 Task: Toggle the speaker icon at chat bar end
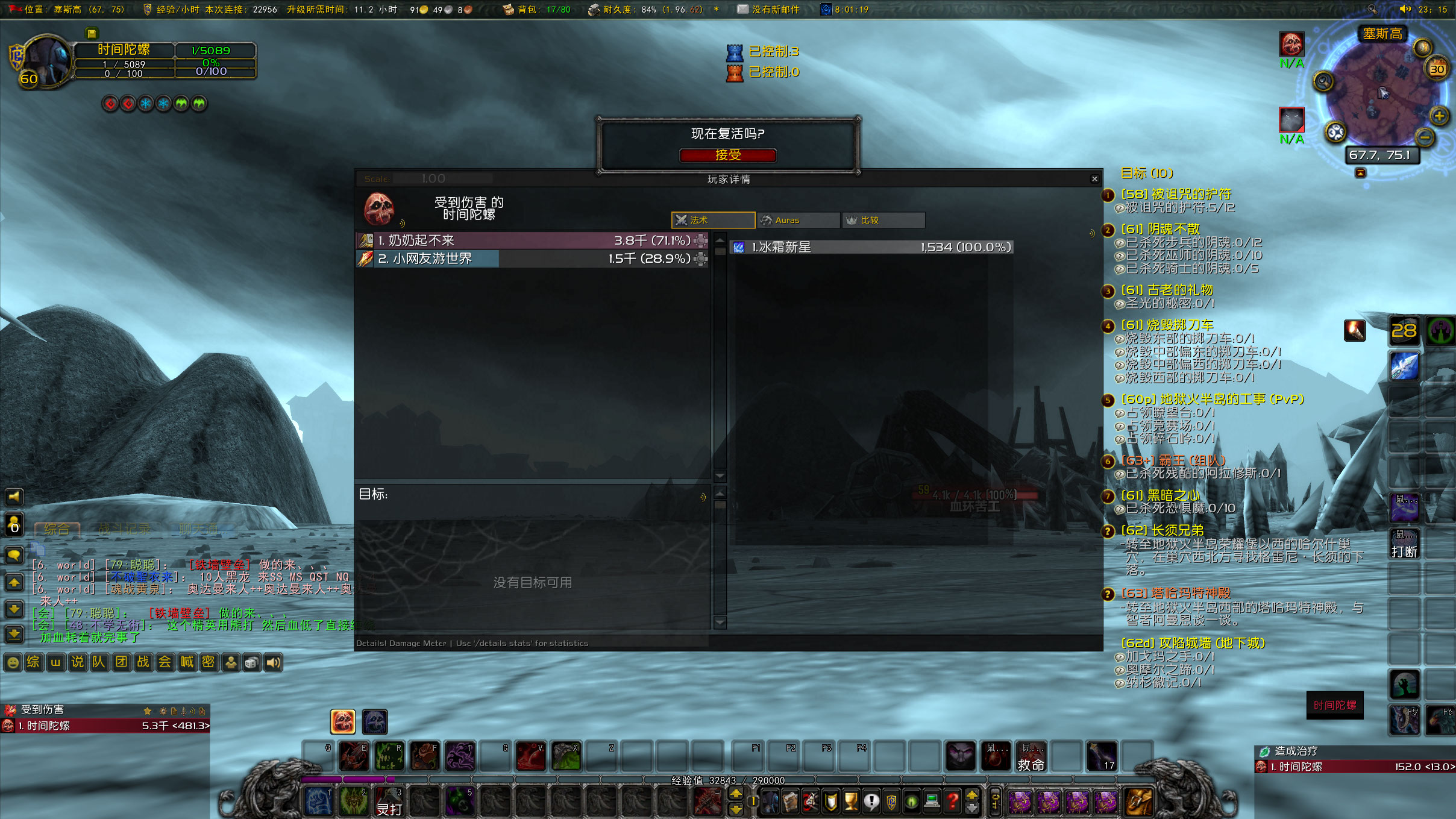coord(273,662)
